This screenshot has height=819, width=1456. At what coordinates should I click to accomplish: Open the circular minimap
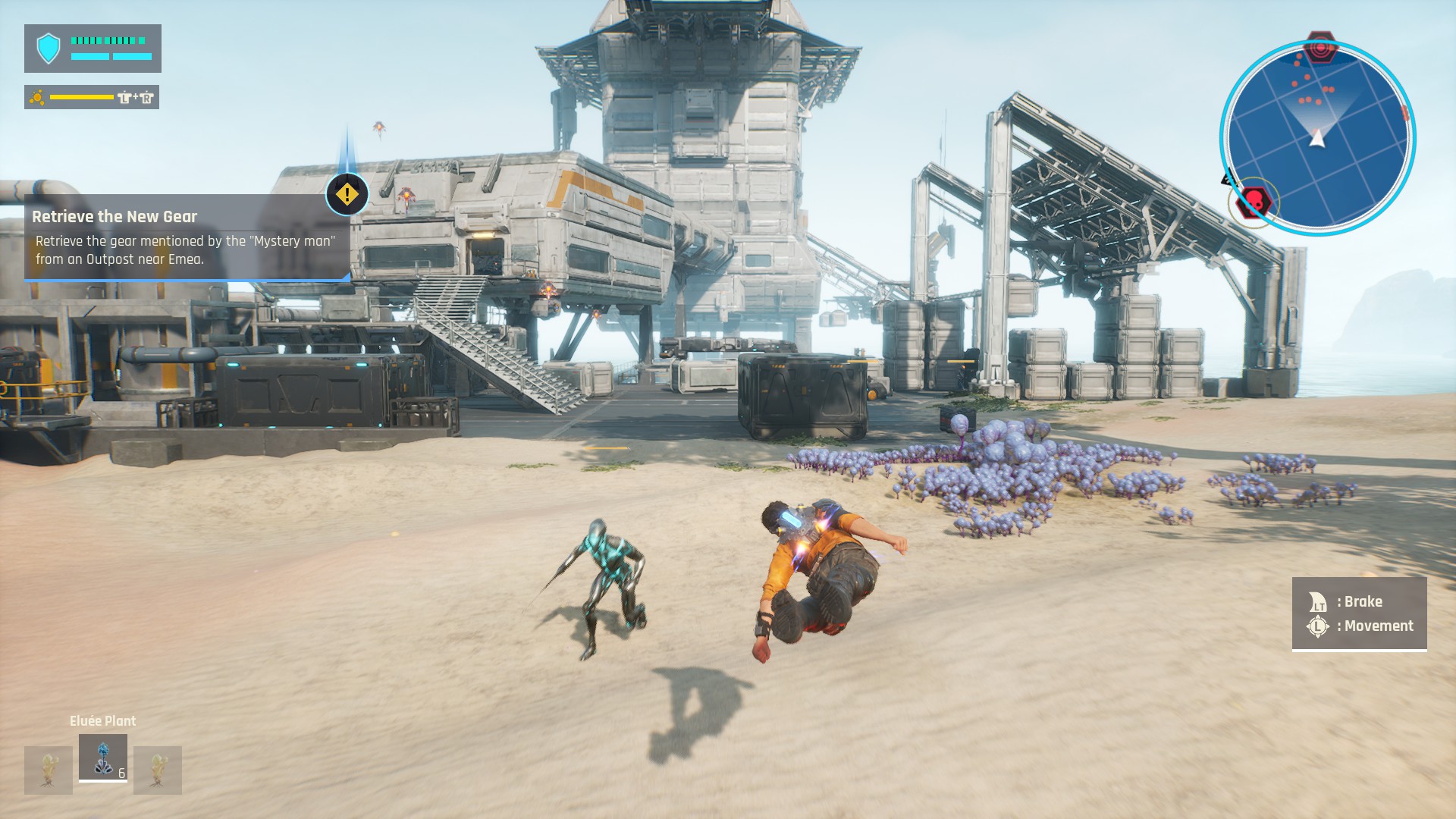pos(1318,138)
